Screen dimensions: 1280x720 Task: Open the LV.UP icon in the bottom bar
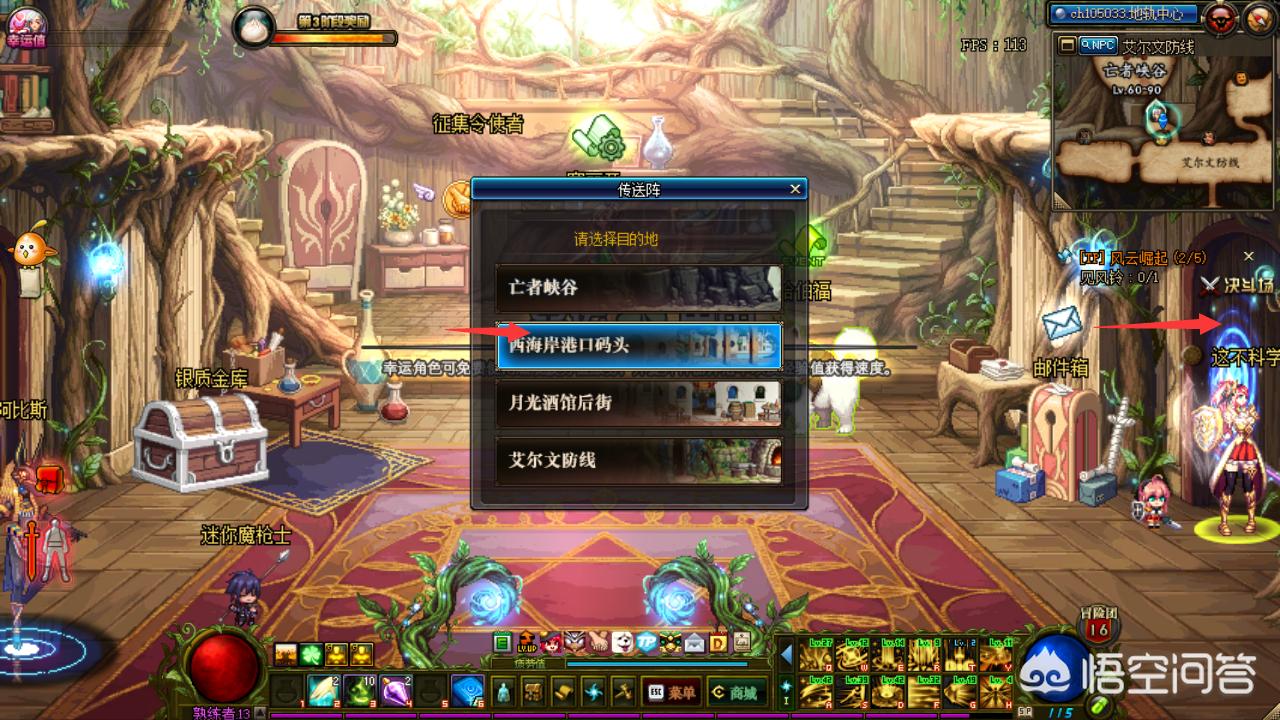click(526, 642)
